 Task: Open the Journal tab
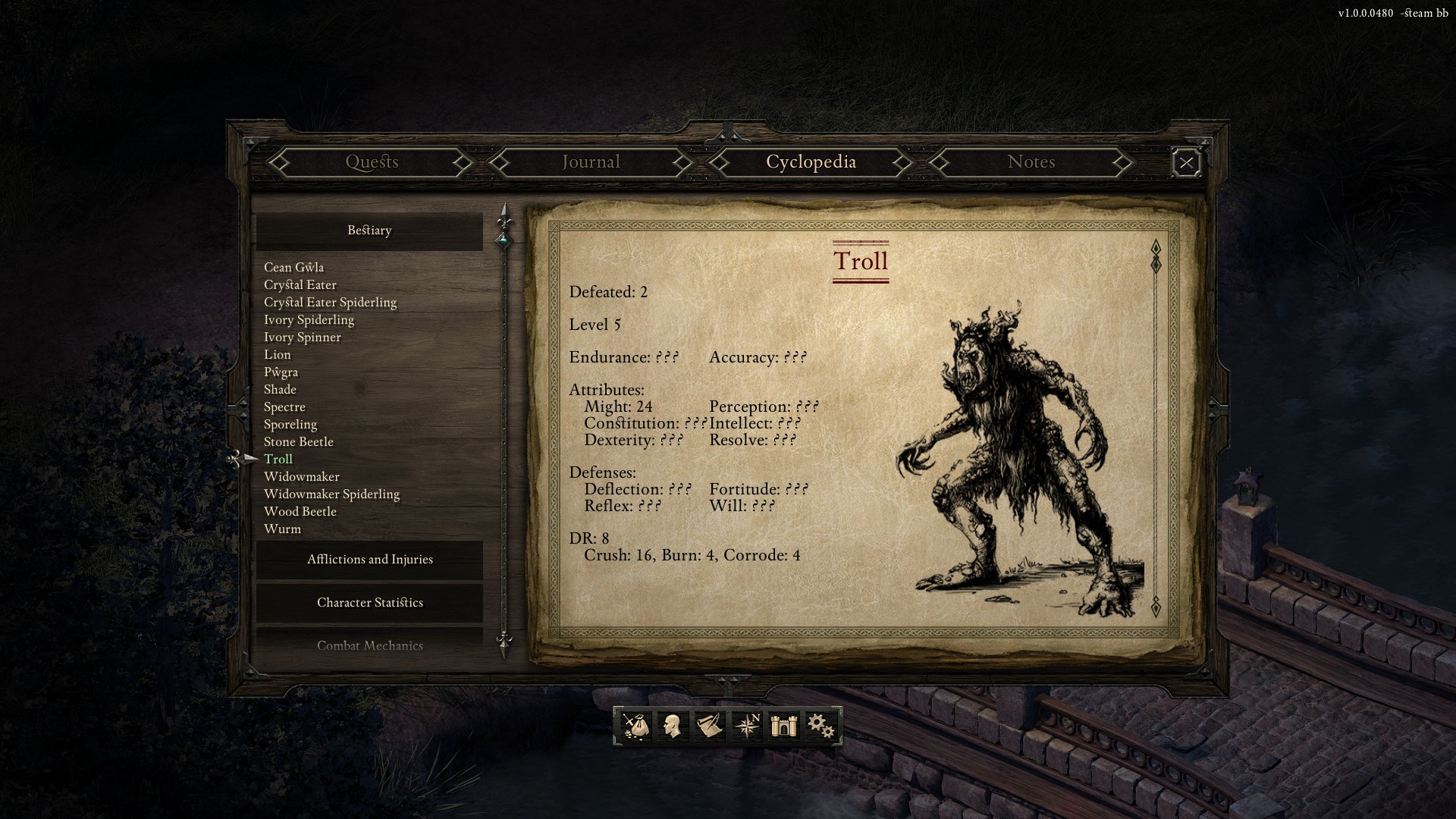pyautogui.click(x=591, y=162)
